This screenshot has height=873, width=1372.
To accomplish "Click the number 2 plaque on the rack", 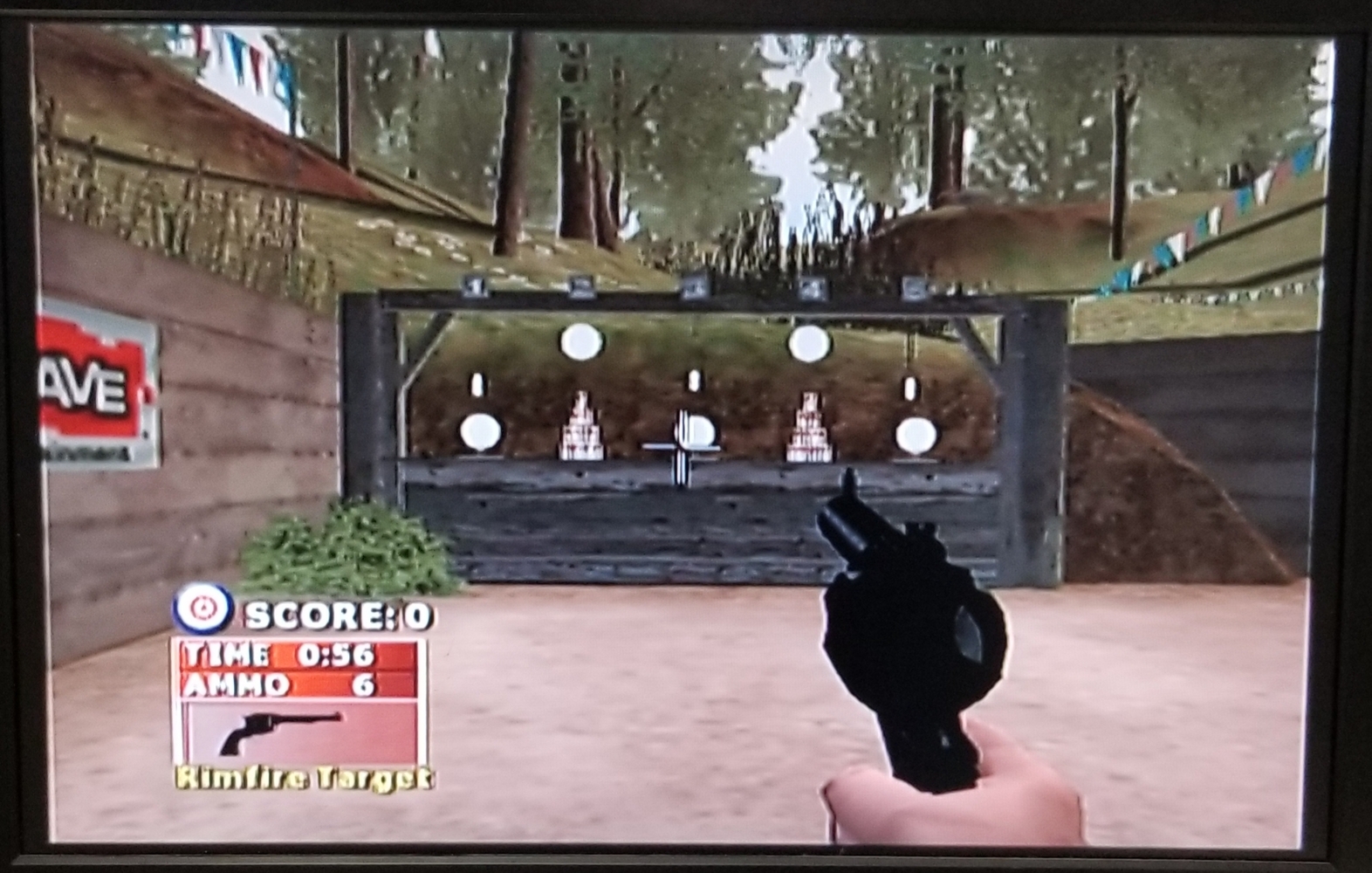I will (x=581, y=286).
